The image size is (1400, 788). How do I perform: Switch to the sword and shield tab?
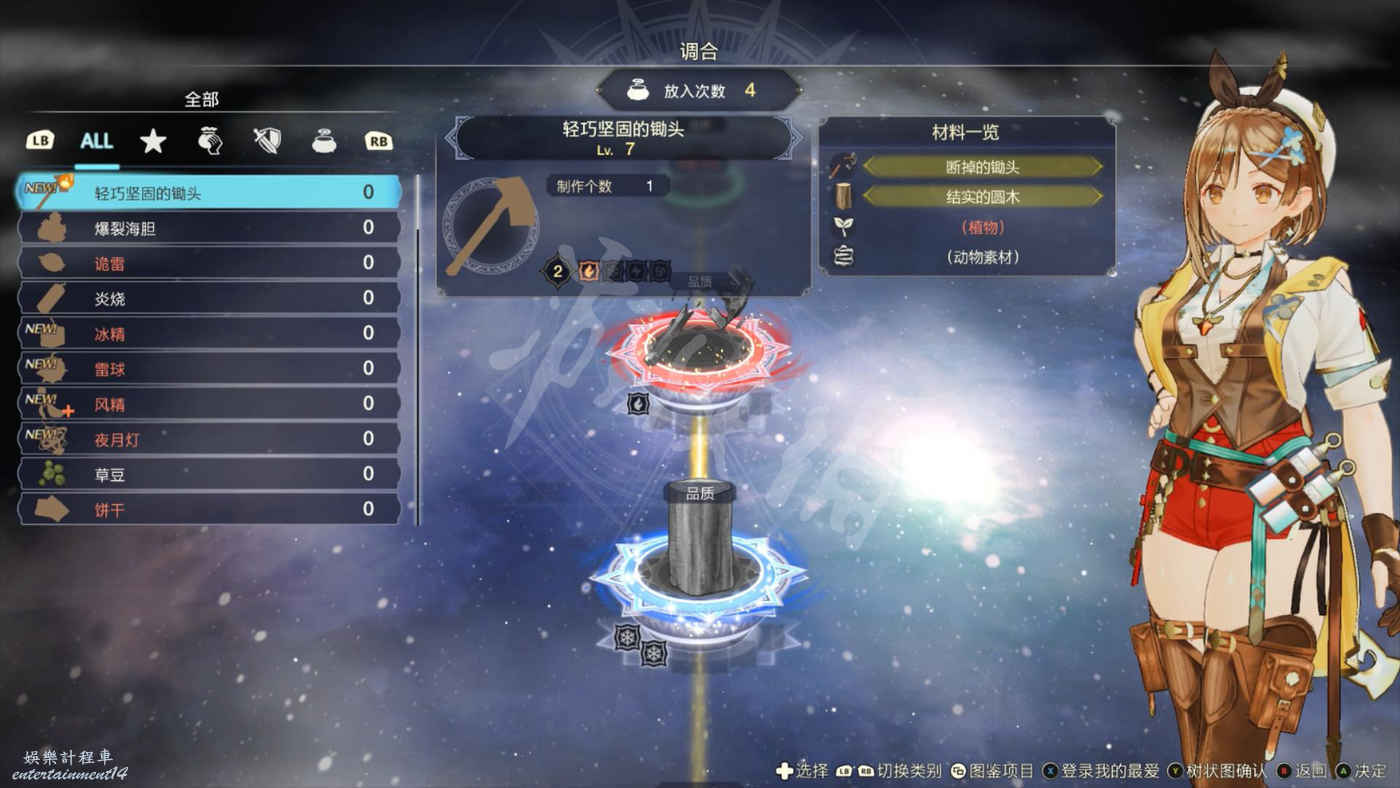pos(266,141)
